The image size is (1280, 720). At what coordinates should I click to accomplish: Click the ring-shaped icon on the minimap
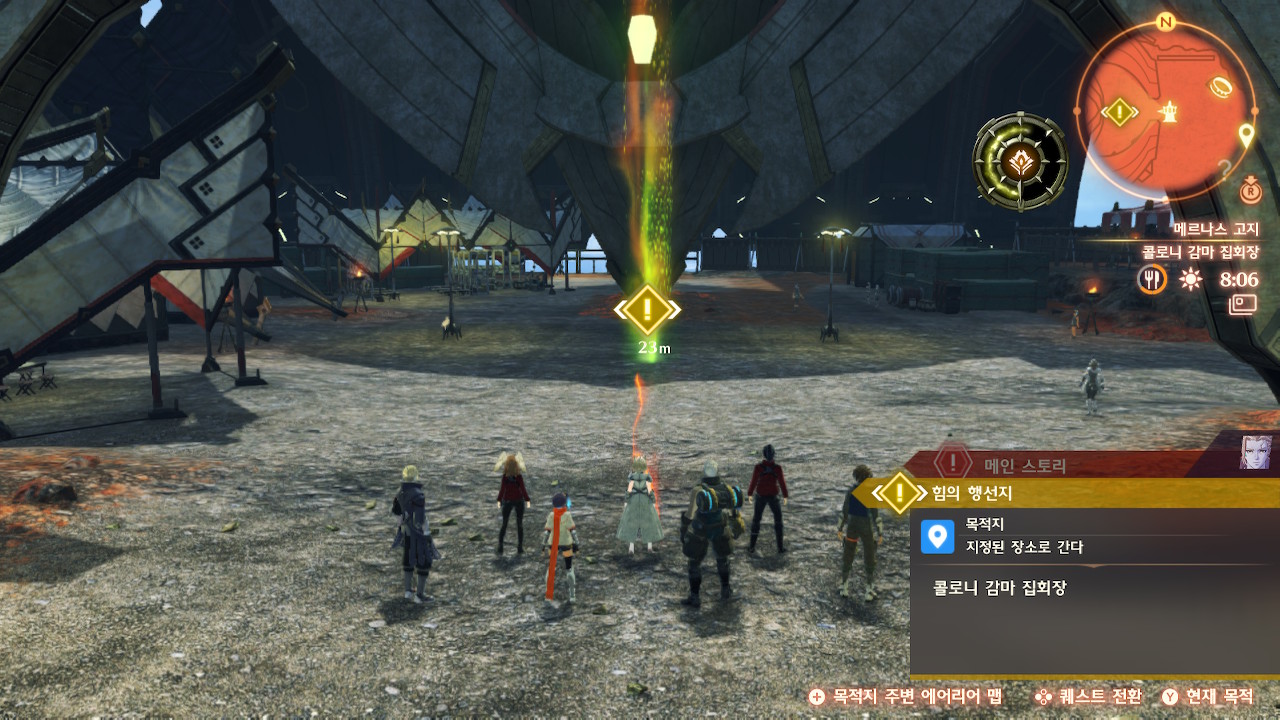coord(1221,87)
